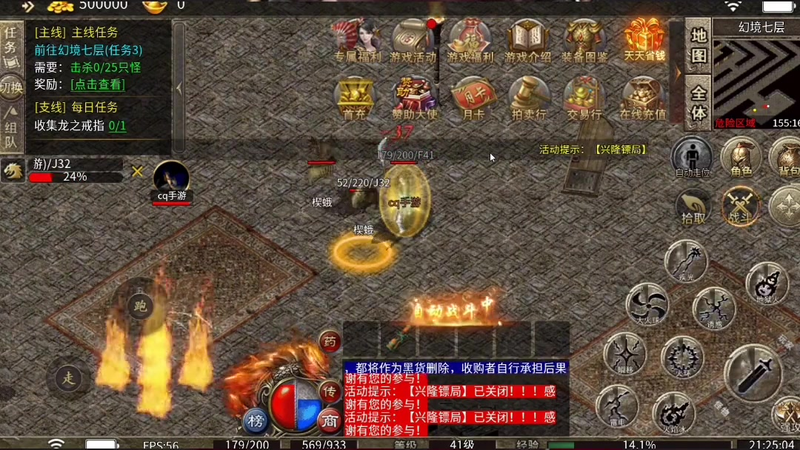Open the 交易行 trading house
Image resolution: width=800 pixels, height=450 pixels.
pyautogui.click(x=584, y=97)
